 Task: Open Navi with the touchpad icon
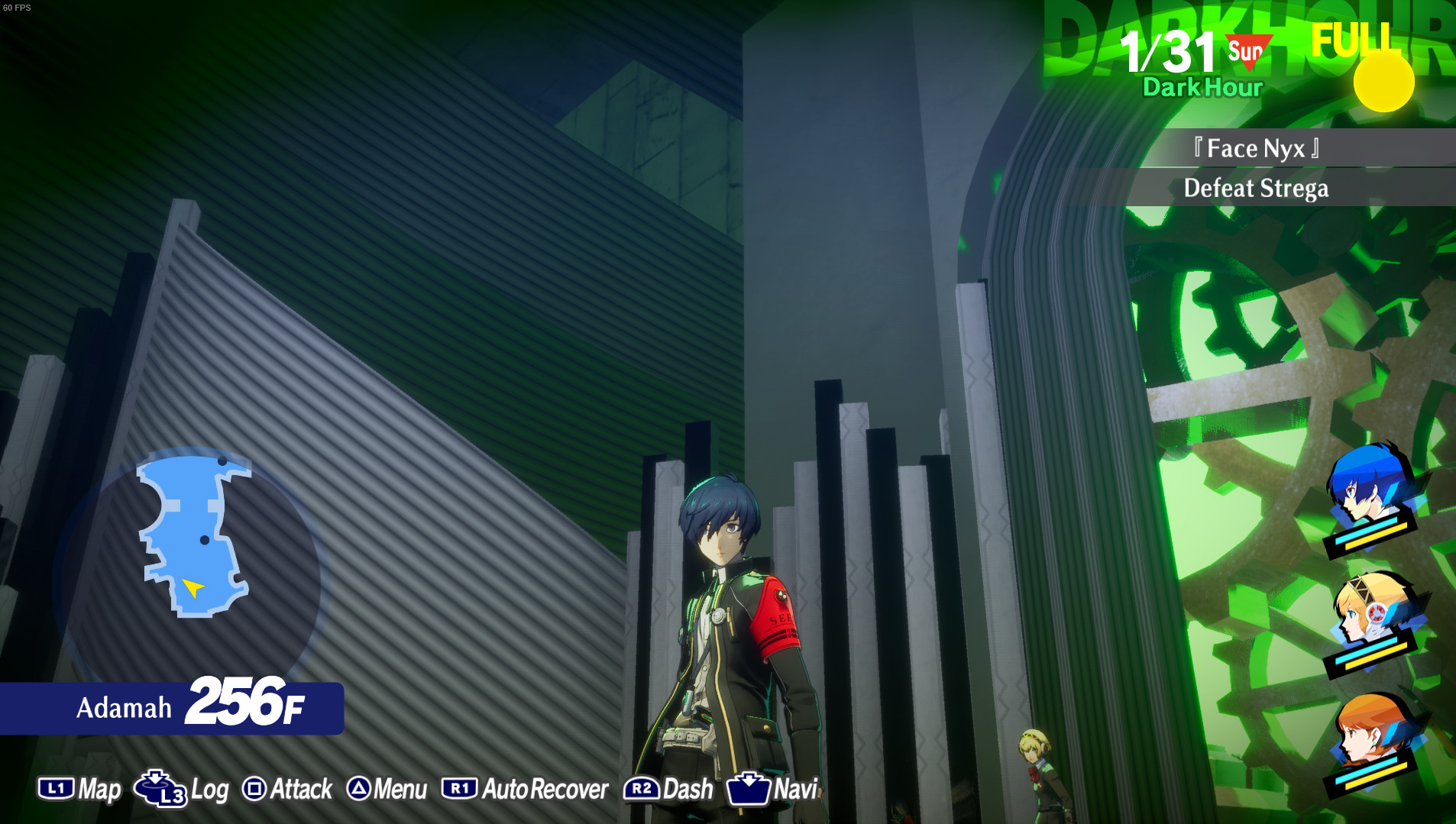click(x=749, y=787)
